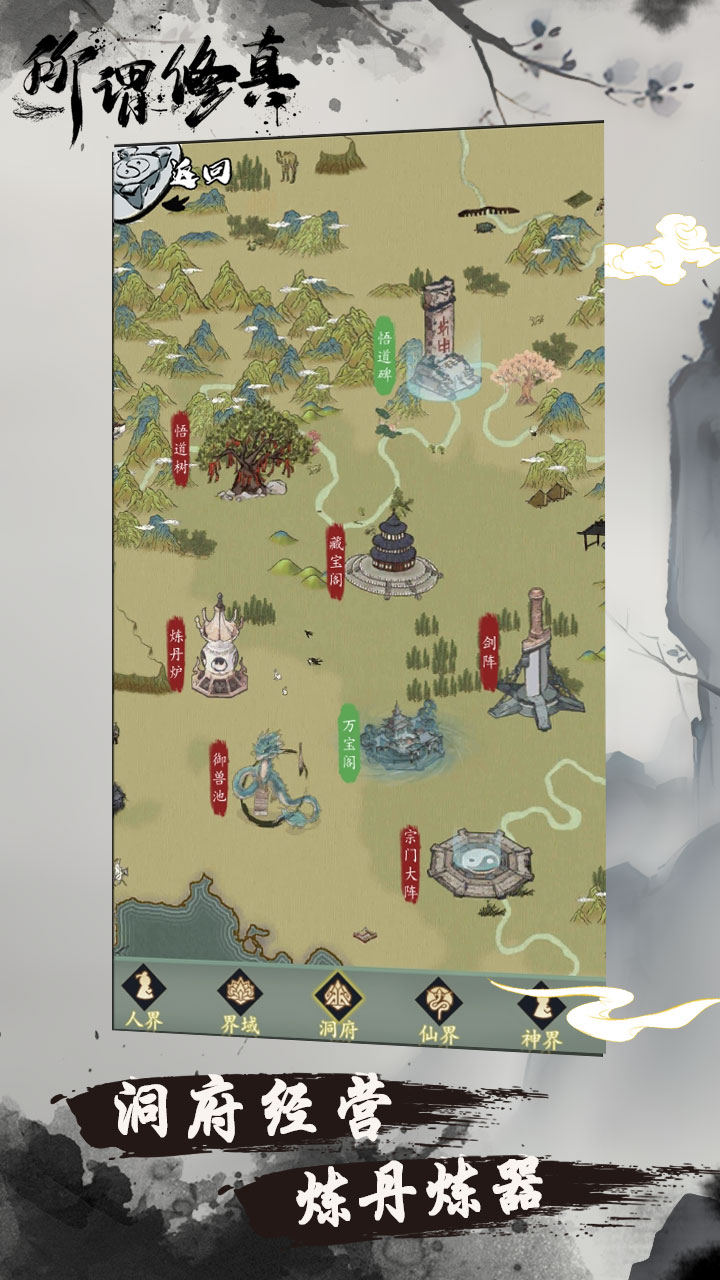This screenshot has width=720, height=1280.
Task: Switch to the 人界 tab
Action: (x=143, y=1001)
